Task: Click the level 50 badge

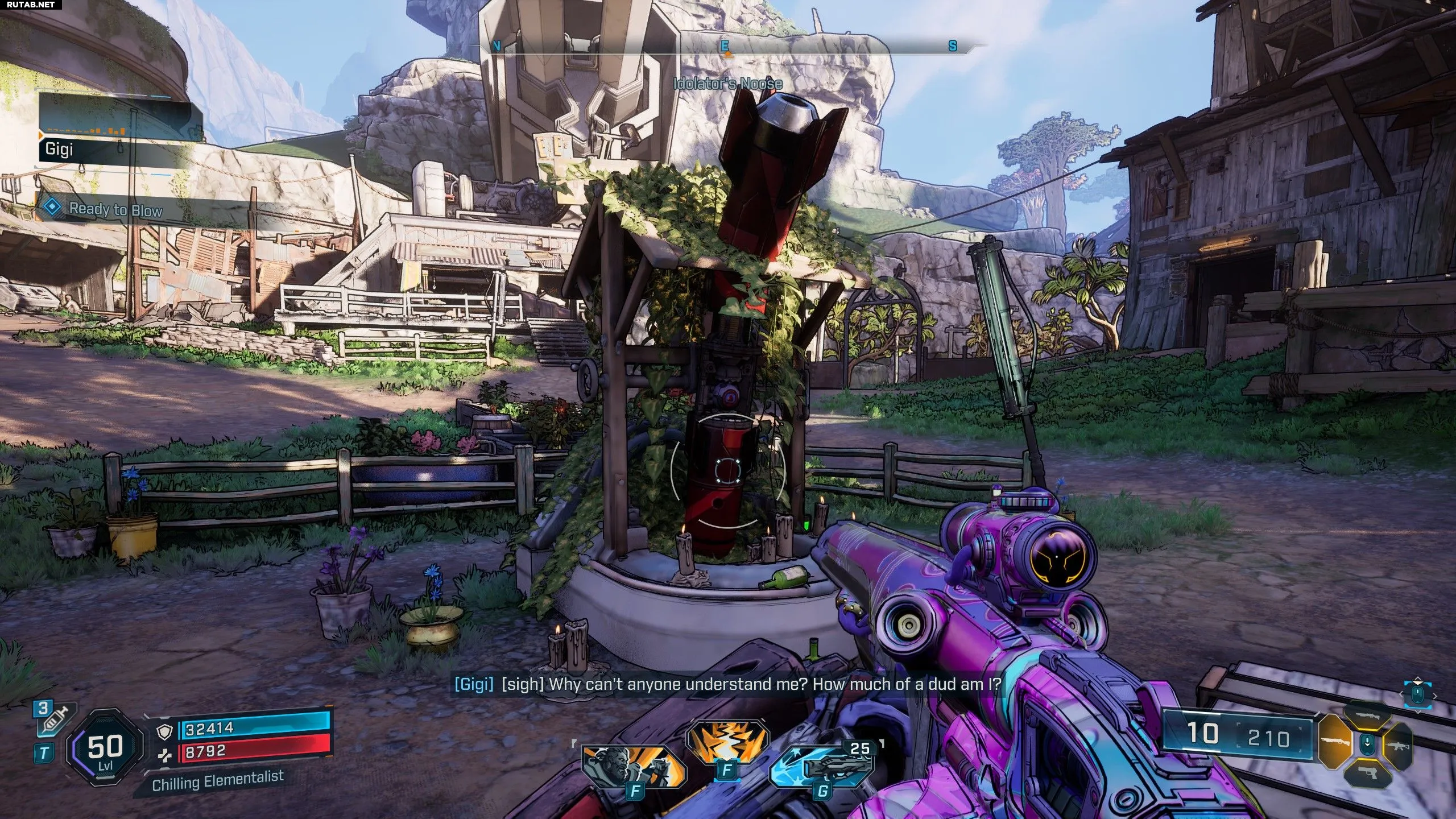Action: tap(104, 748)
